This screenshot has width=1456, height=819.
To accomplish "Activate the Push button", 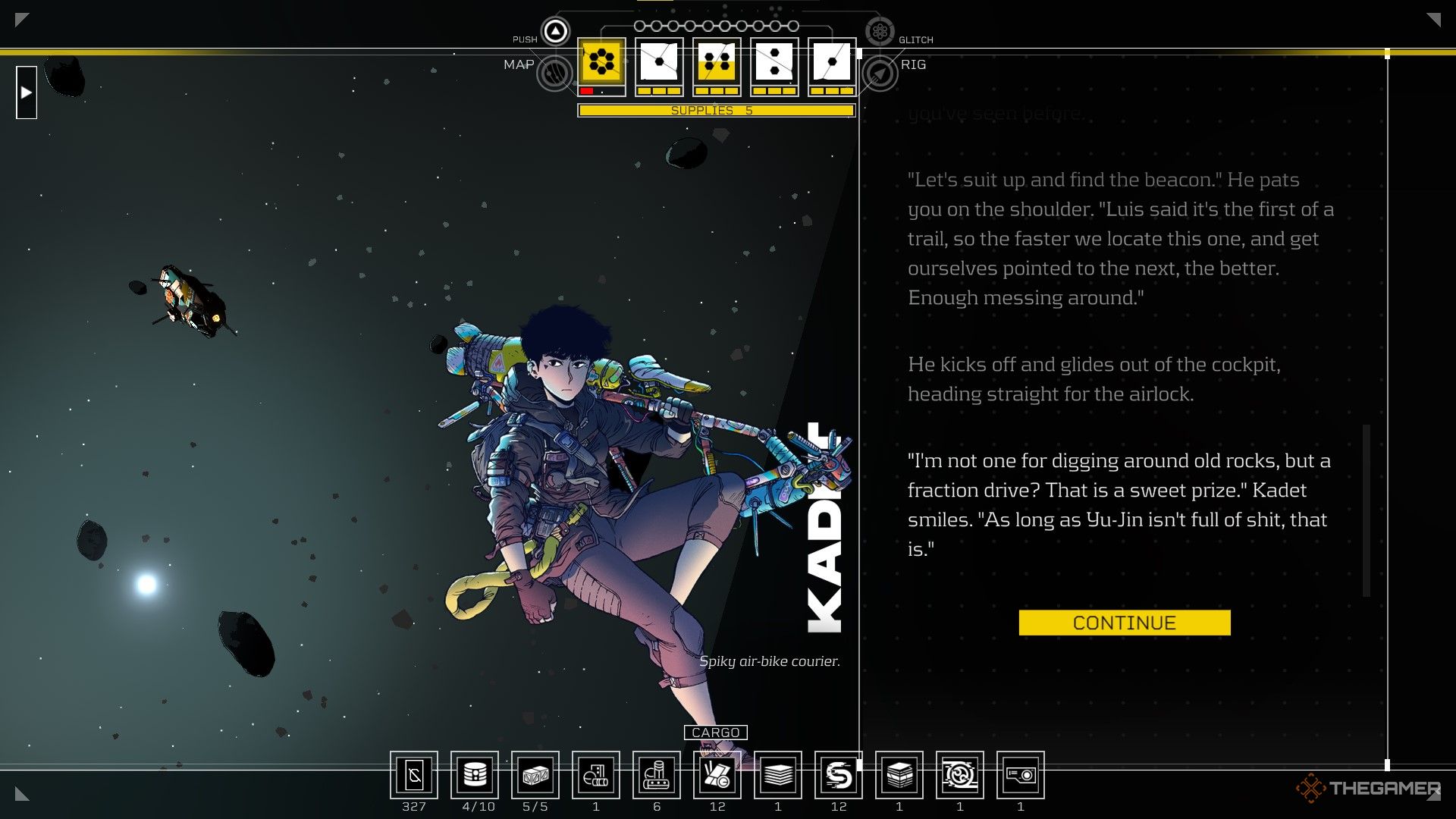I will pyautogui.click(x=555, y=31).
